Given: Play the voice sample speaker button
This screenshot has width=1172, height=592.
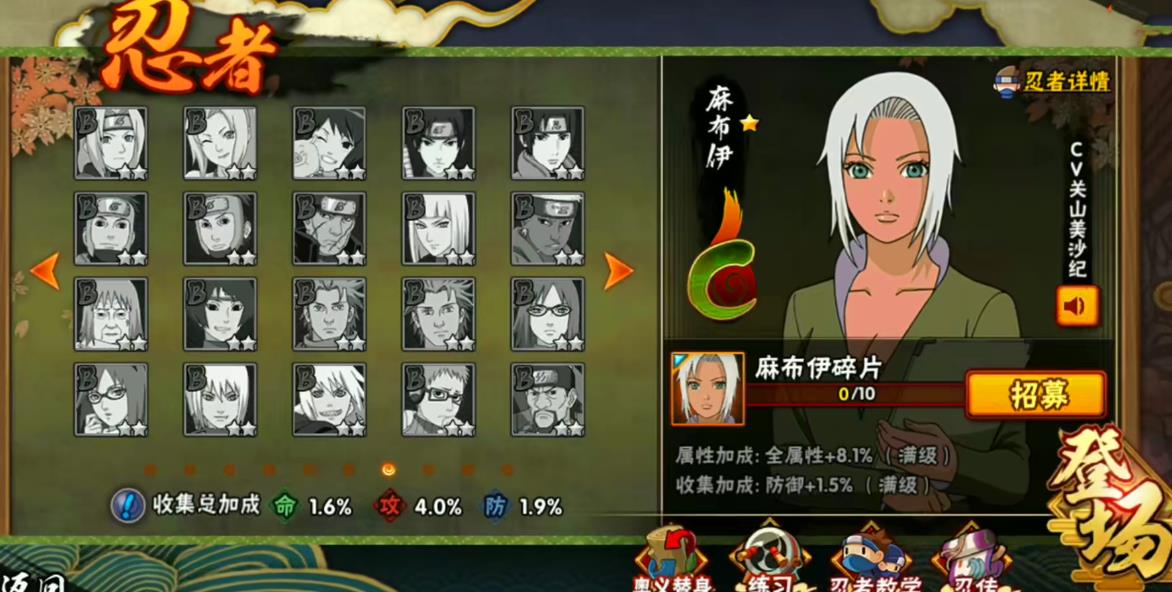Looking at the screenshot, I should pos(1076,306).
